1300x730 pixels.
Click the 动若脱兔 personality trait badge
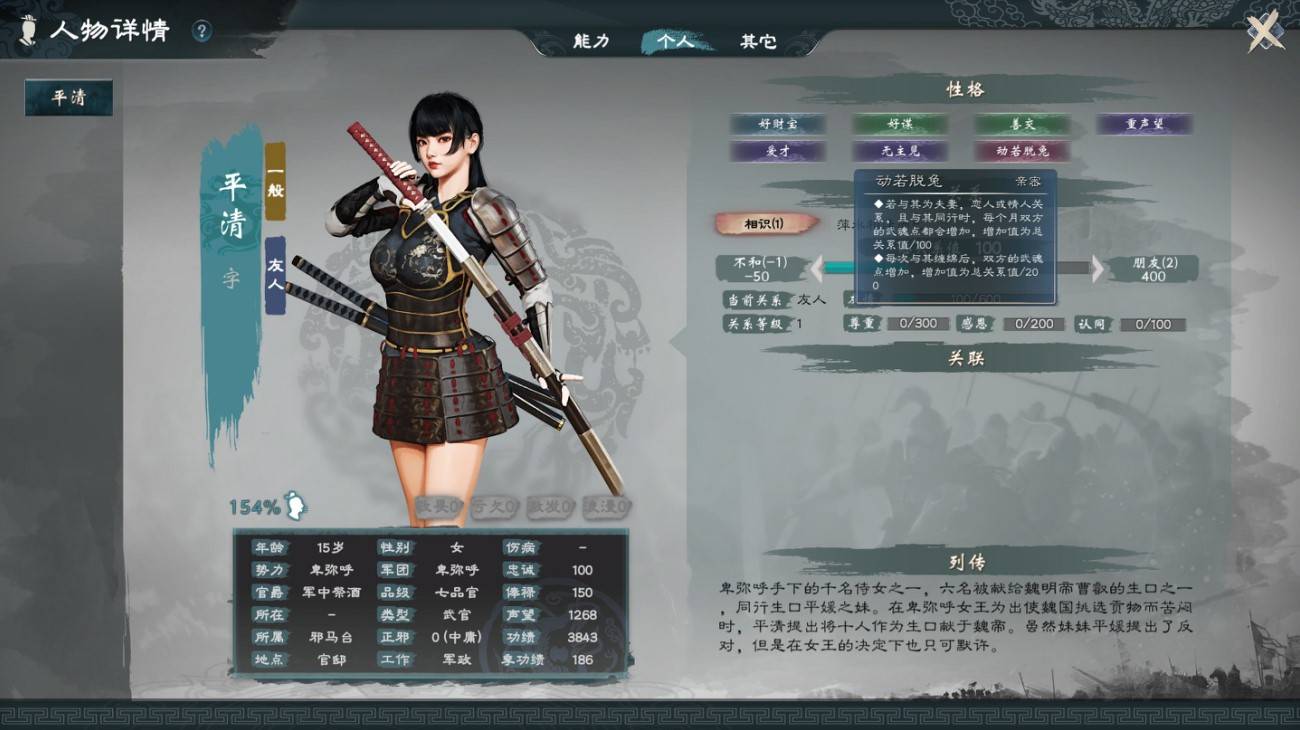[x=1023, y=151]
